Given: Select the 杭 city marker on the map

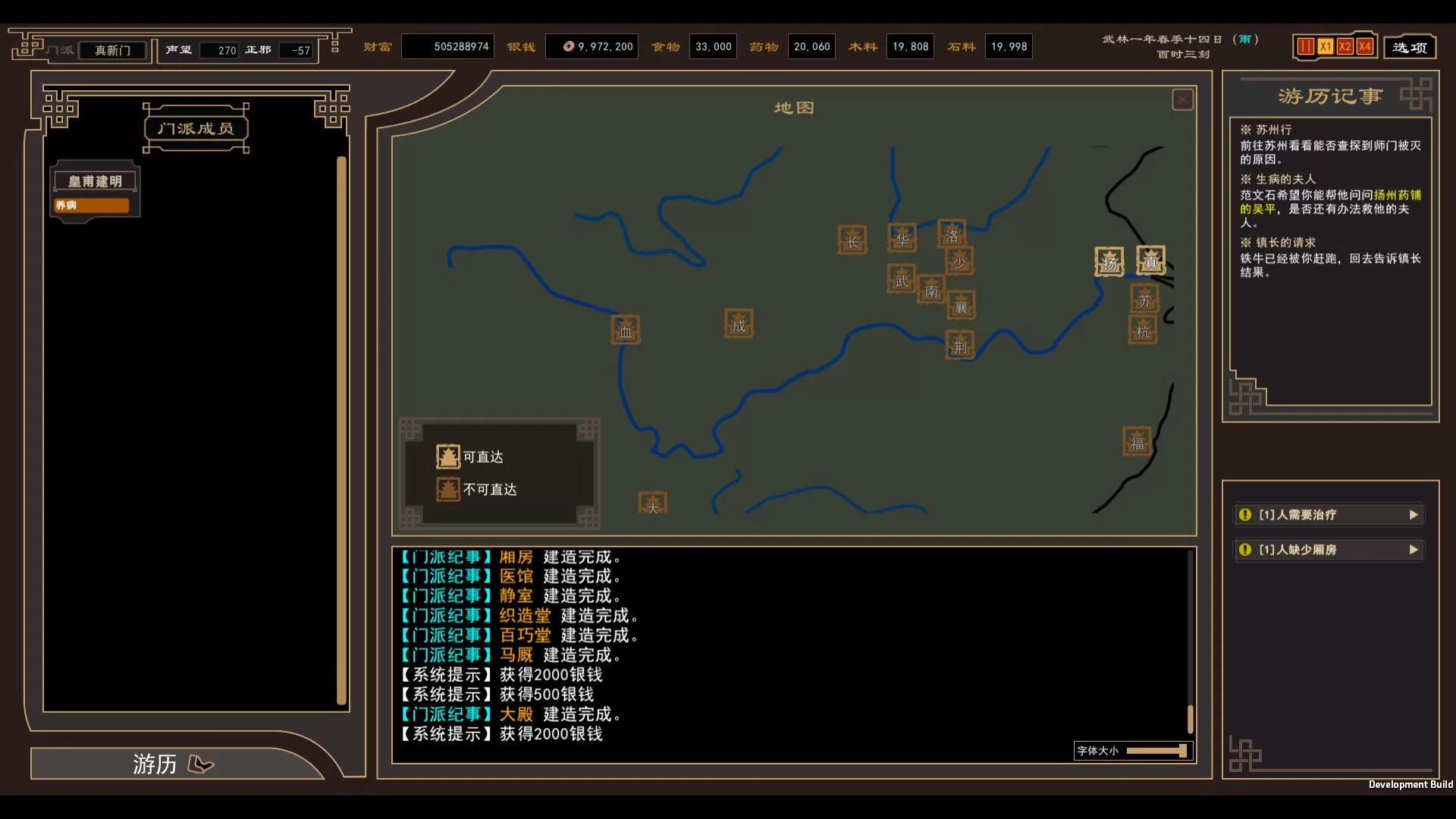Looking at the screenshot, I should pyautogui.click(x=1143, y=331).
